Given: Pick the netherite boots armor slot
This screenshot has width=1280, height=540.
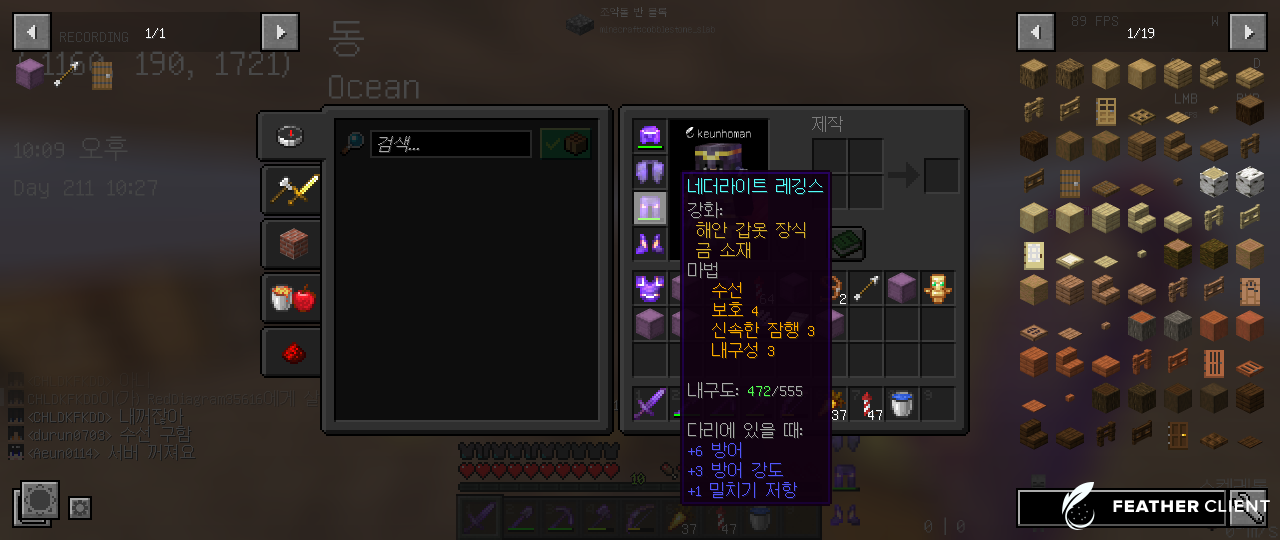Looking at the screenshot, I should [x=650, y=243].
